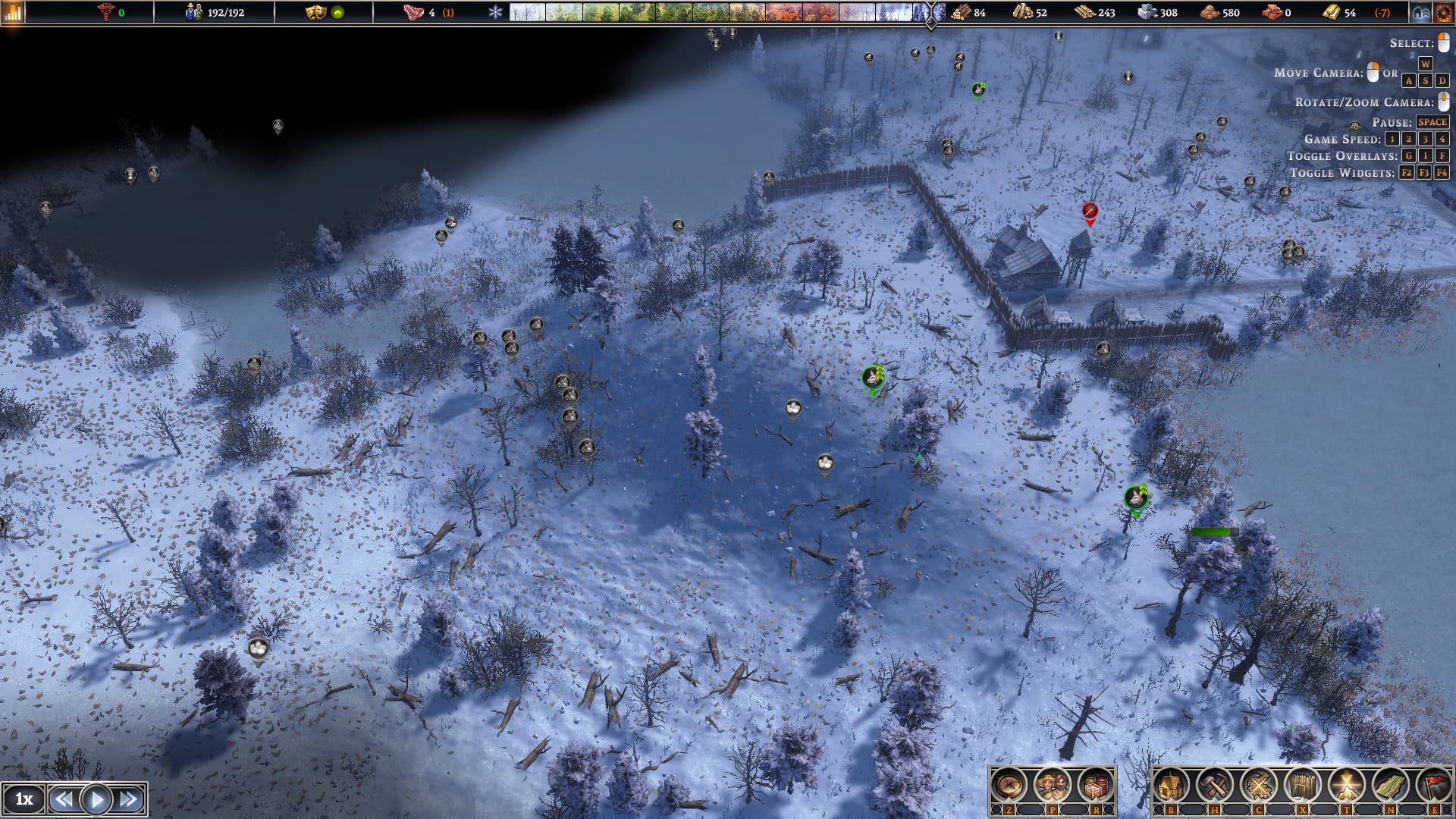Activate the crossed-out tree clearing tool
The width and height of the screenshot is (1456, 819).
pyautogui.click(x=1258, y=786)
